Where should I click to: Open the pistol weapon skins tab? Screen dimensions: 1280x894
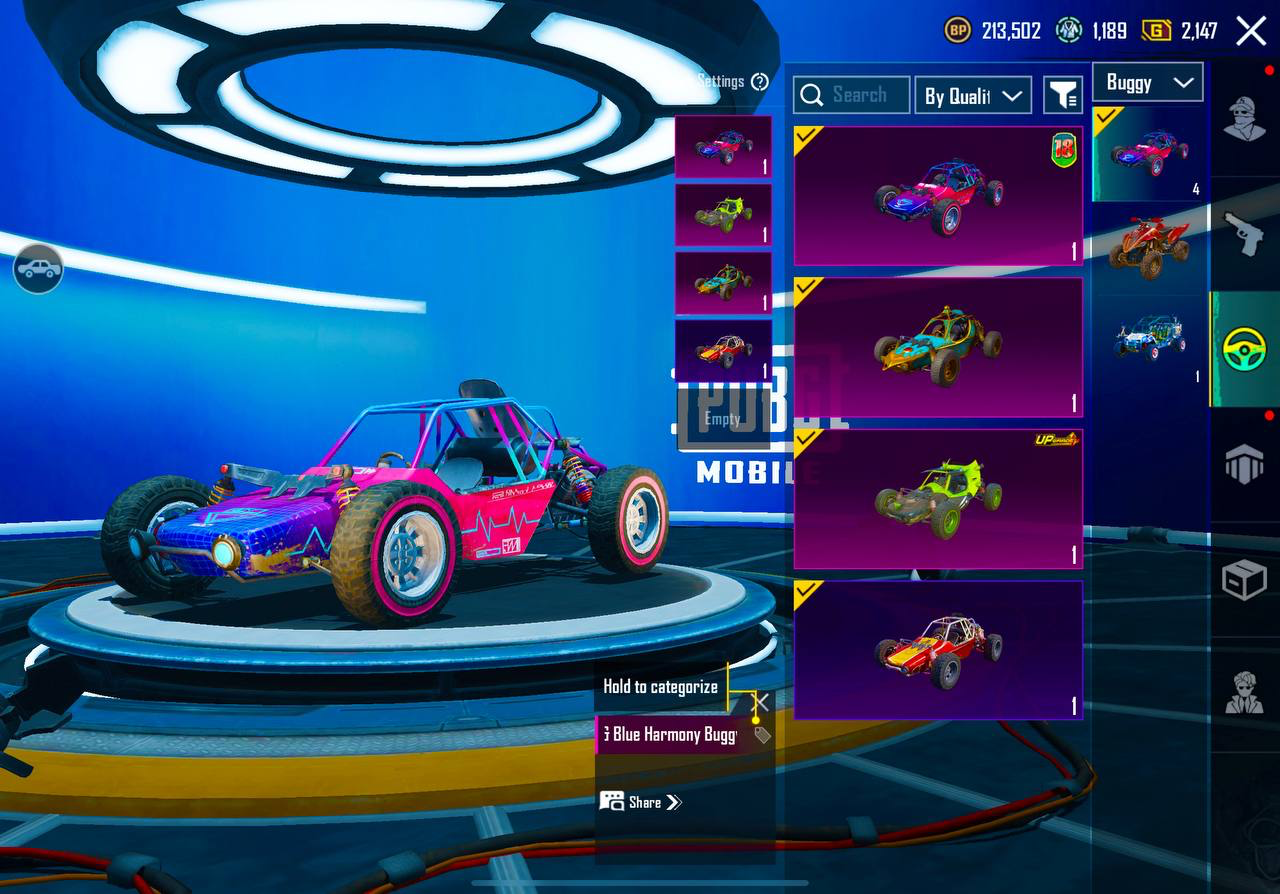(1244, 235)
